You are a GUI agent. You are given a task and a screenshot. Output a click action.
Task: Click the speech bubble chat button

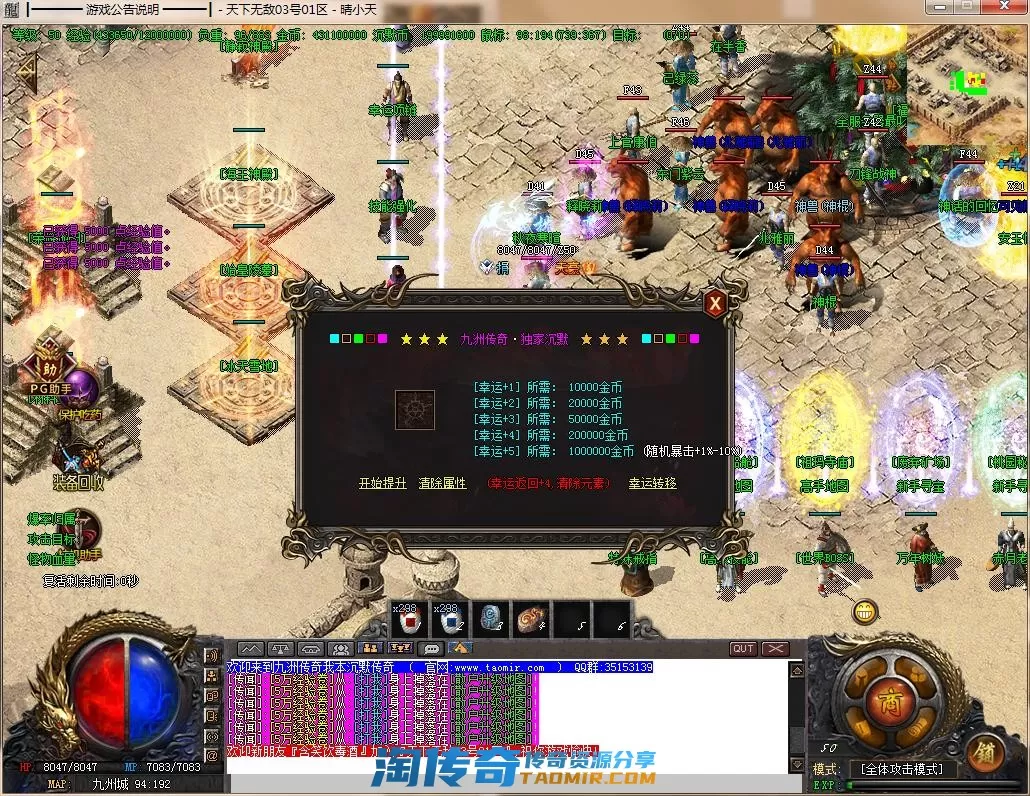(431, 649)
